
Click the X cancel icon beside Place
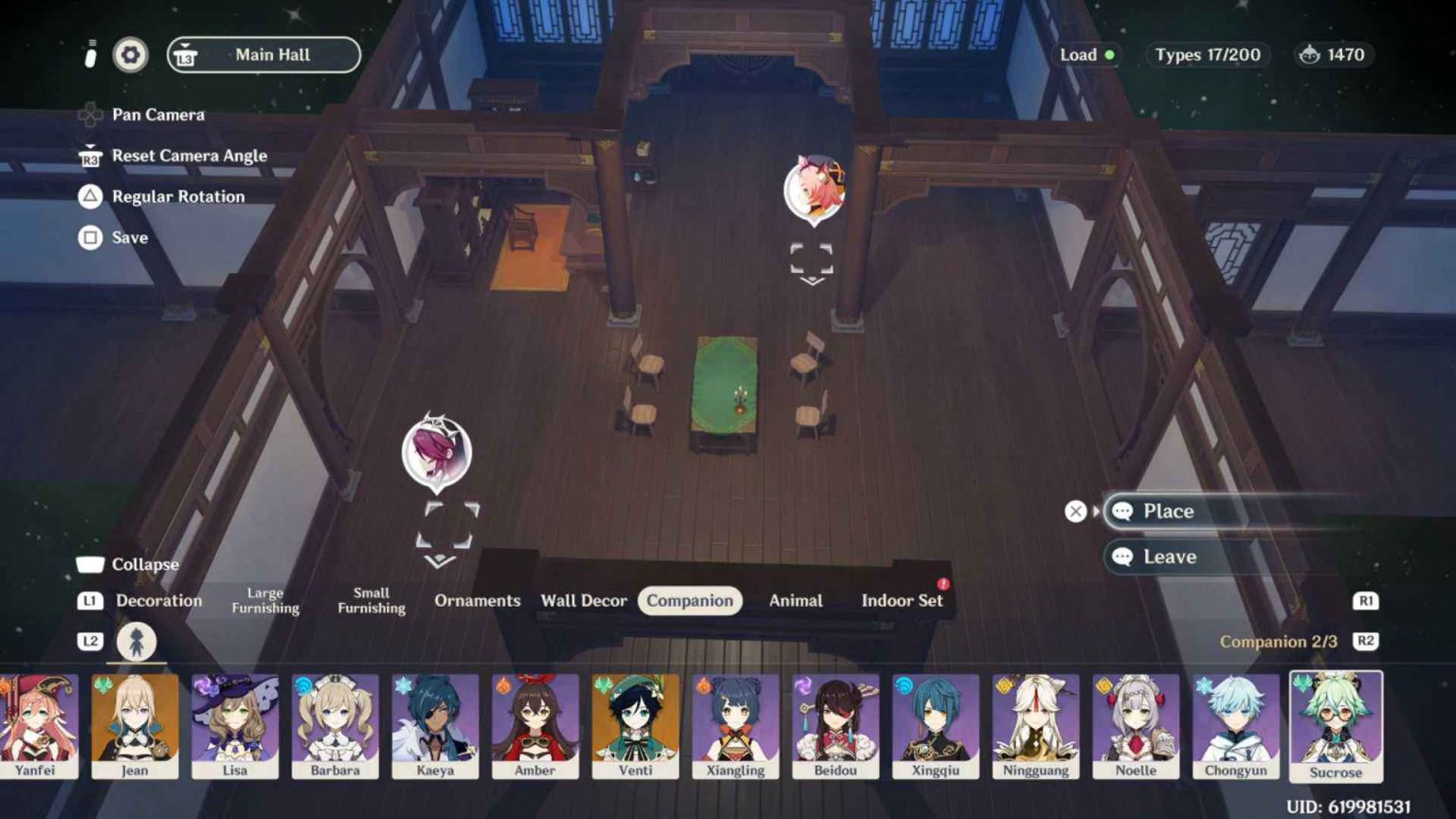point(1076,511)
